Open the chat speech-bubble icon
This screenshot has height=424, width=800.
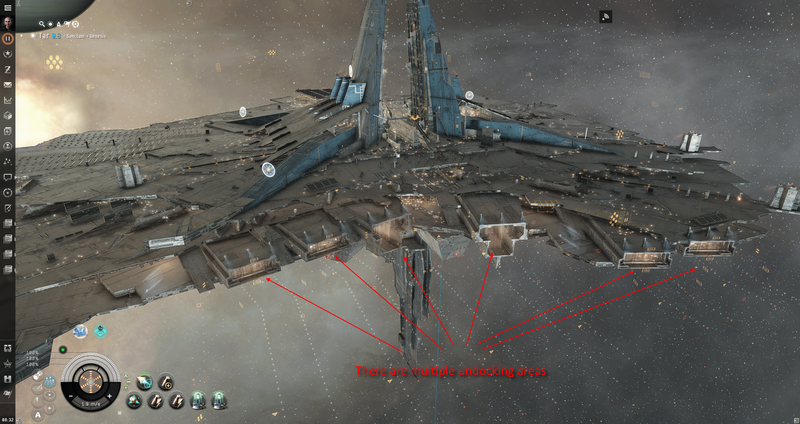coord(7,176)
